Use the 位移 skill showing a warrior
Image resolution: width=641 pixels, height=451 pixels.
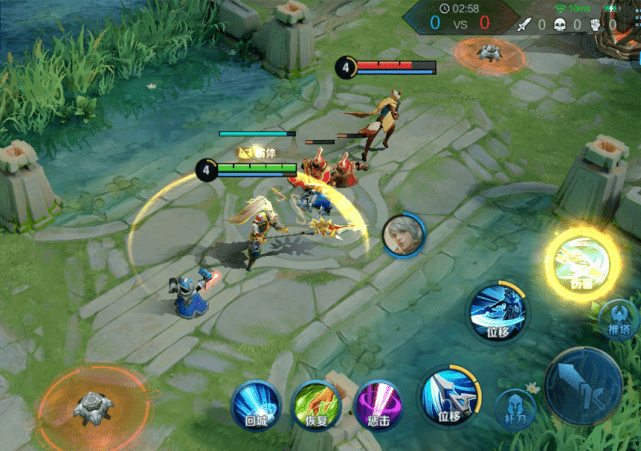click(497, 311)
